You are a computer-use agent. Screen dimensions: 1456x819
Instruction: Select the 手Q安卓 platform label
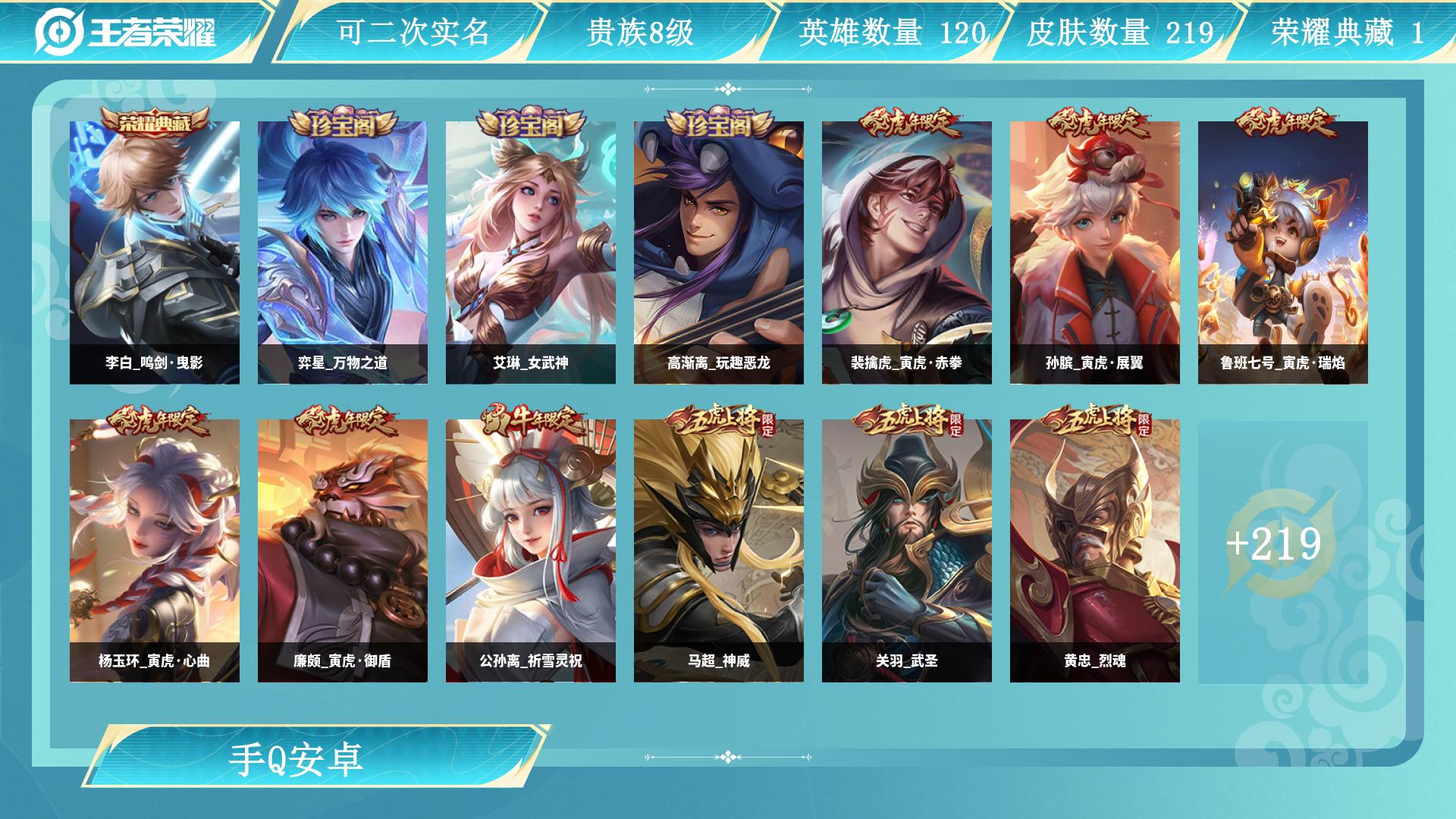(297, 760)
